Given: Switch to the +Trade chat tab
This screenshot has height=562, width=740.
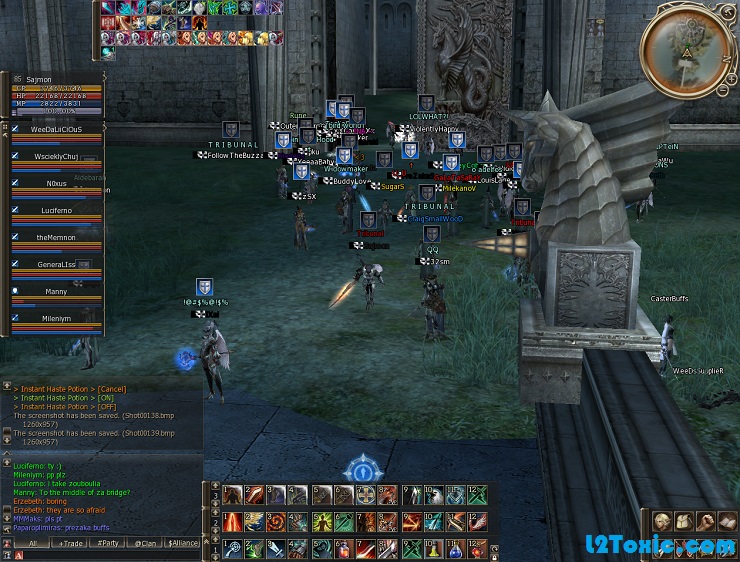Looking at the screenshot, I should click(71, 543).
